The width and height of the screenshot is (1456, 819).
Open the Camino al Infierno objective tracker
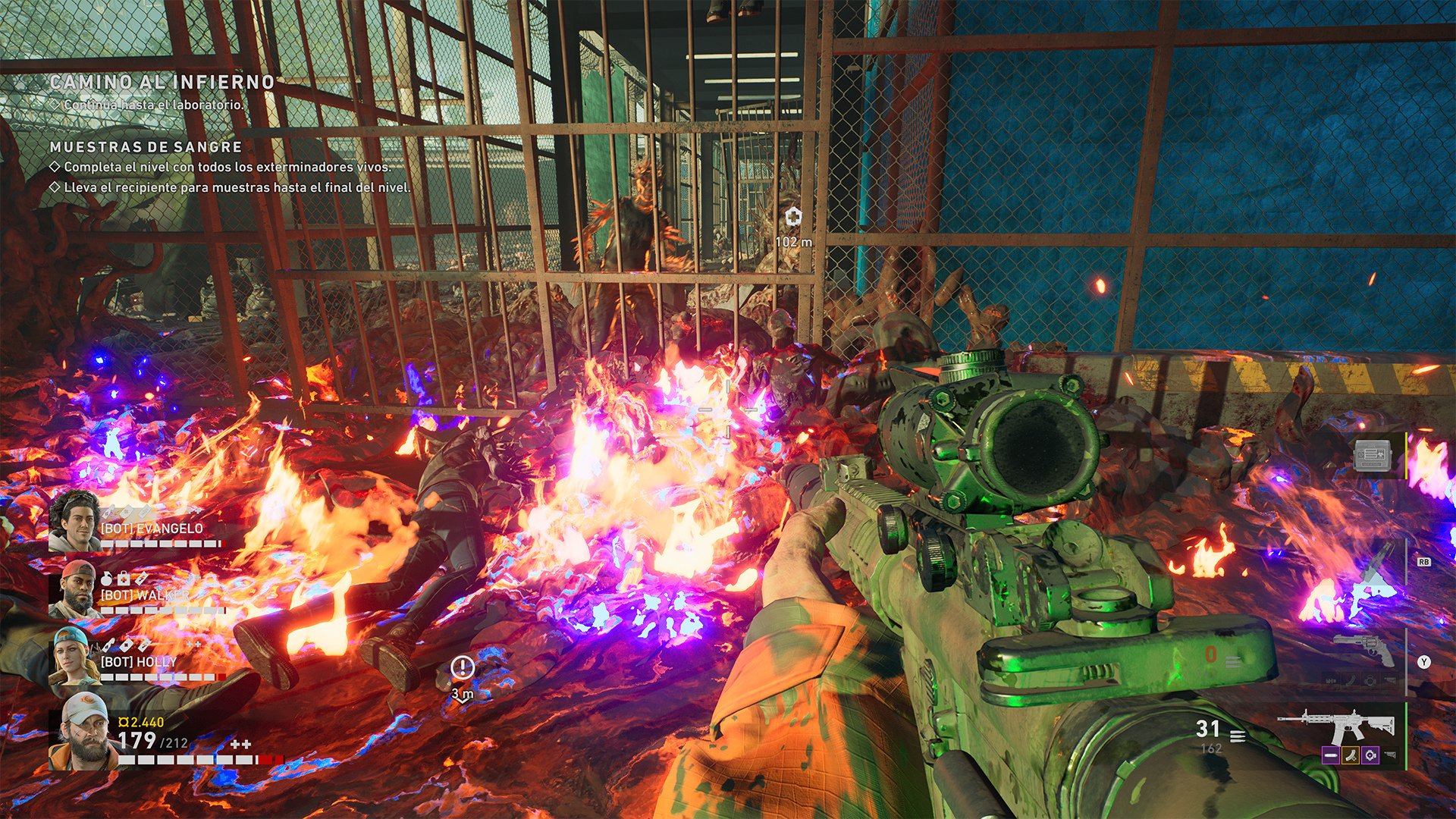coord(162,82)
